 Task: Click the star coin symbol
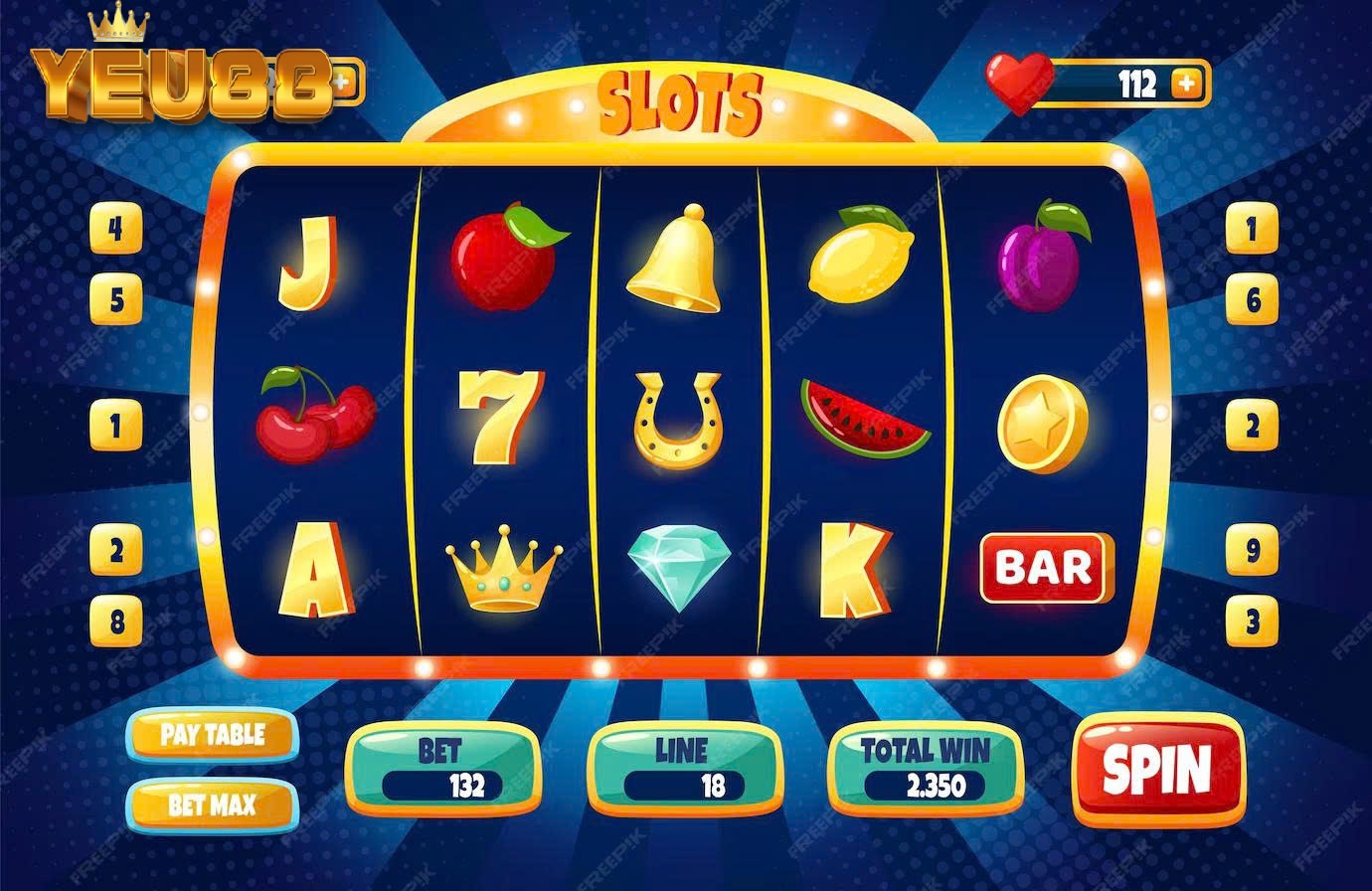1042,423
